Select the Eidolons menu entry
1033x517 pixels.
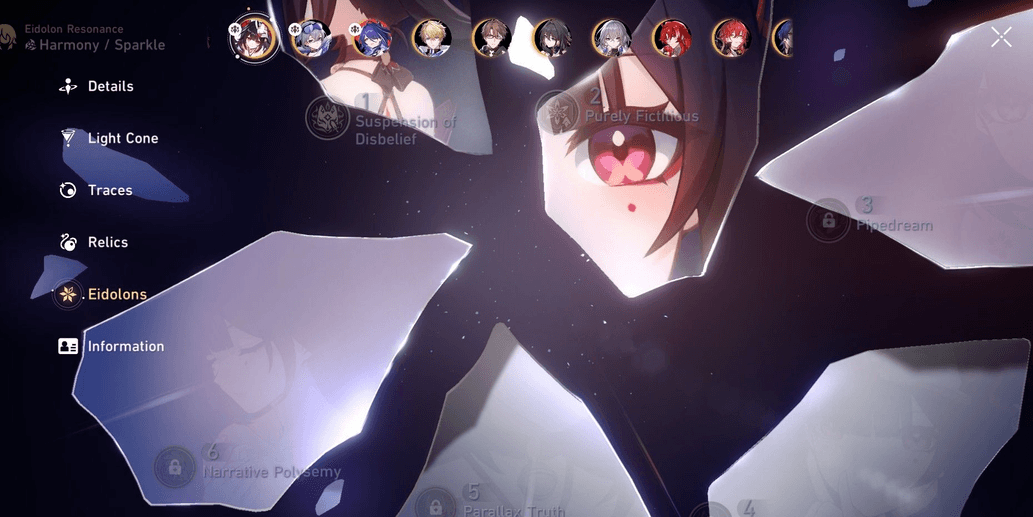pyautogui.click(x=116, y=295)
